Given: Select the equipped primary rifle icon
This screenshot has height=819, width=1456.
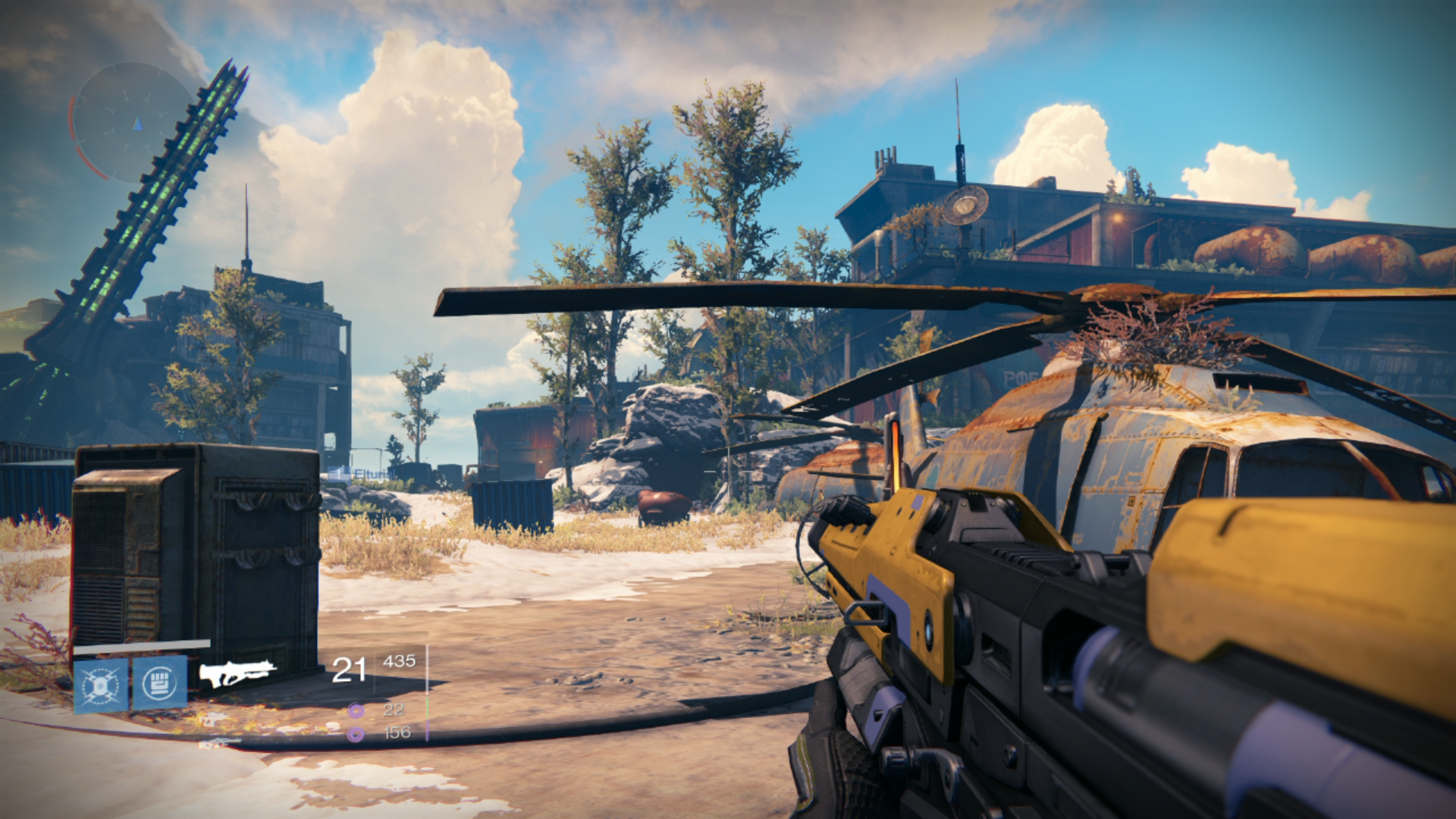Looking at the screenshot, I should (237, 672).
